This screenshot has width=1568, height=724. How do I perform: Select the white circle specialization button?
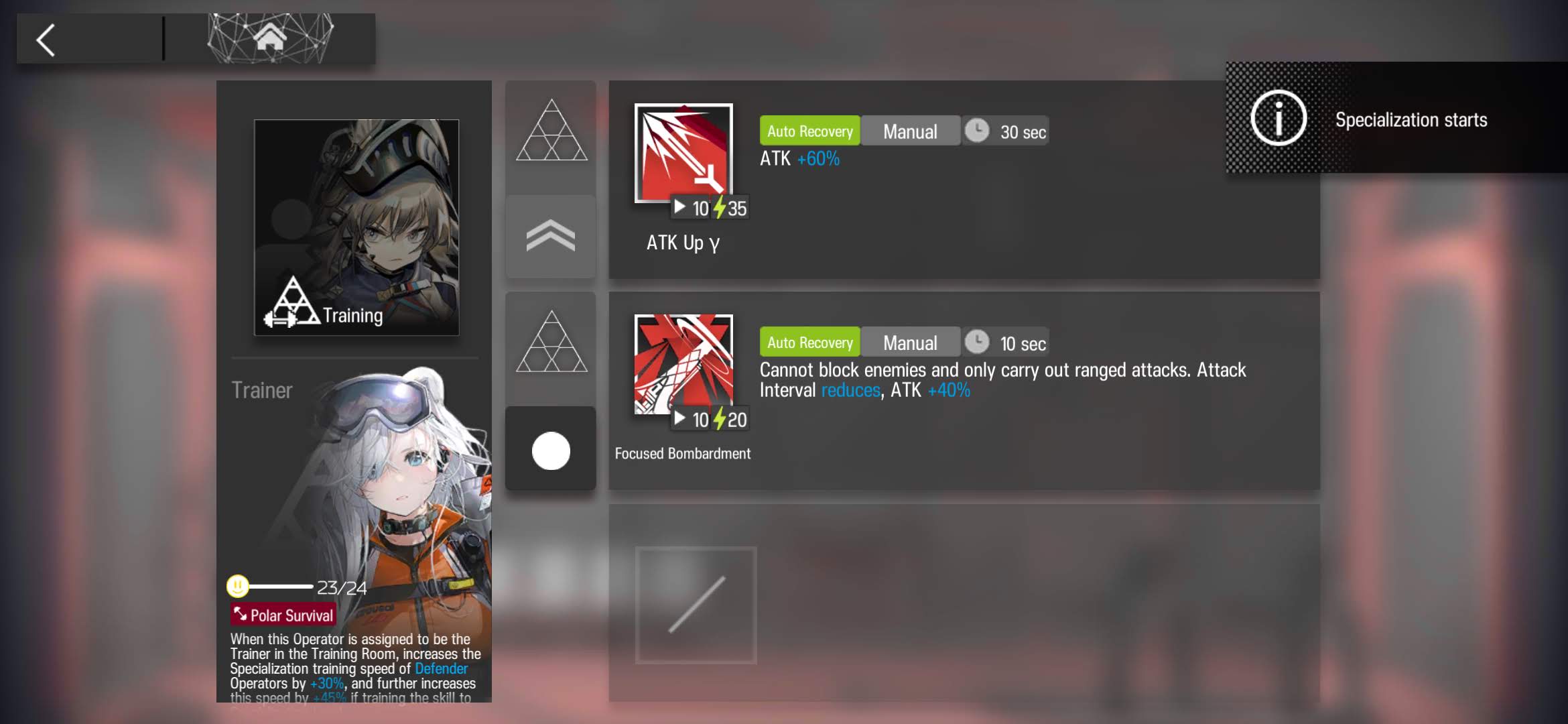[x=551, y=450]
